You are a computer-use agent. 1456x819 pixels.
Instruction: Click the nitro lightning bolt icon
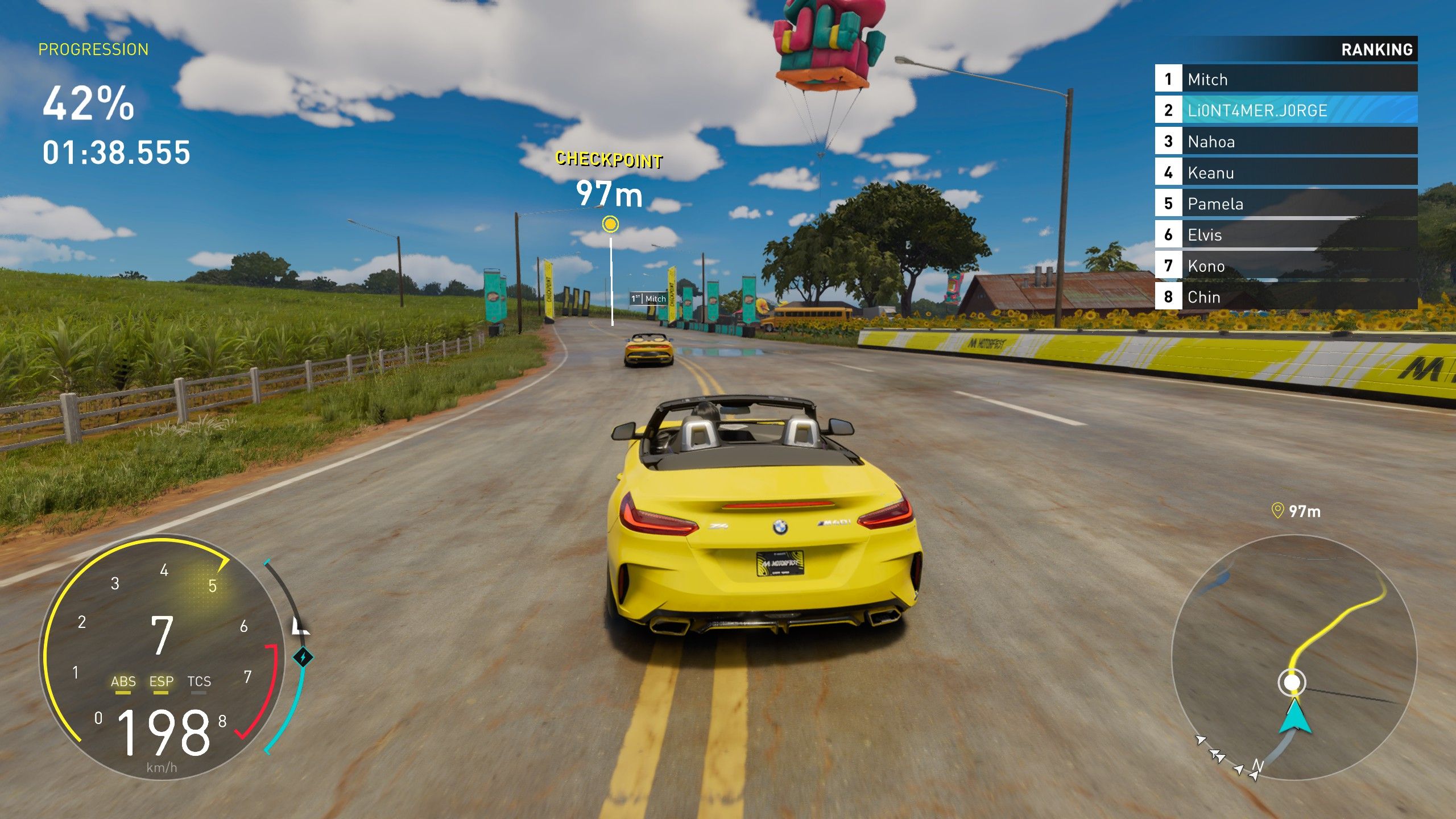pos(303,657)
